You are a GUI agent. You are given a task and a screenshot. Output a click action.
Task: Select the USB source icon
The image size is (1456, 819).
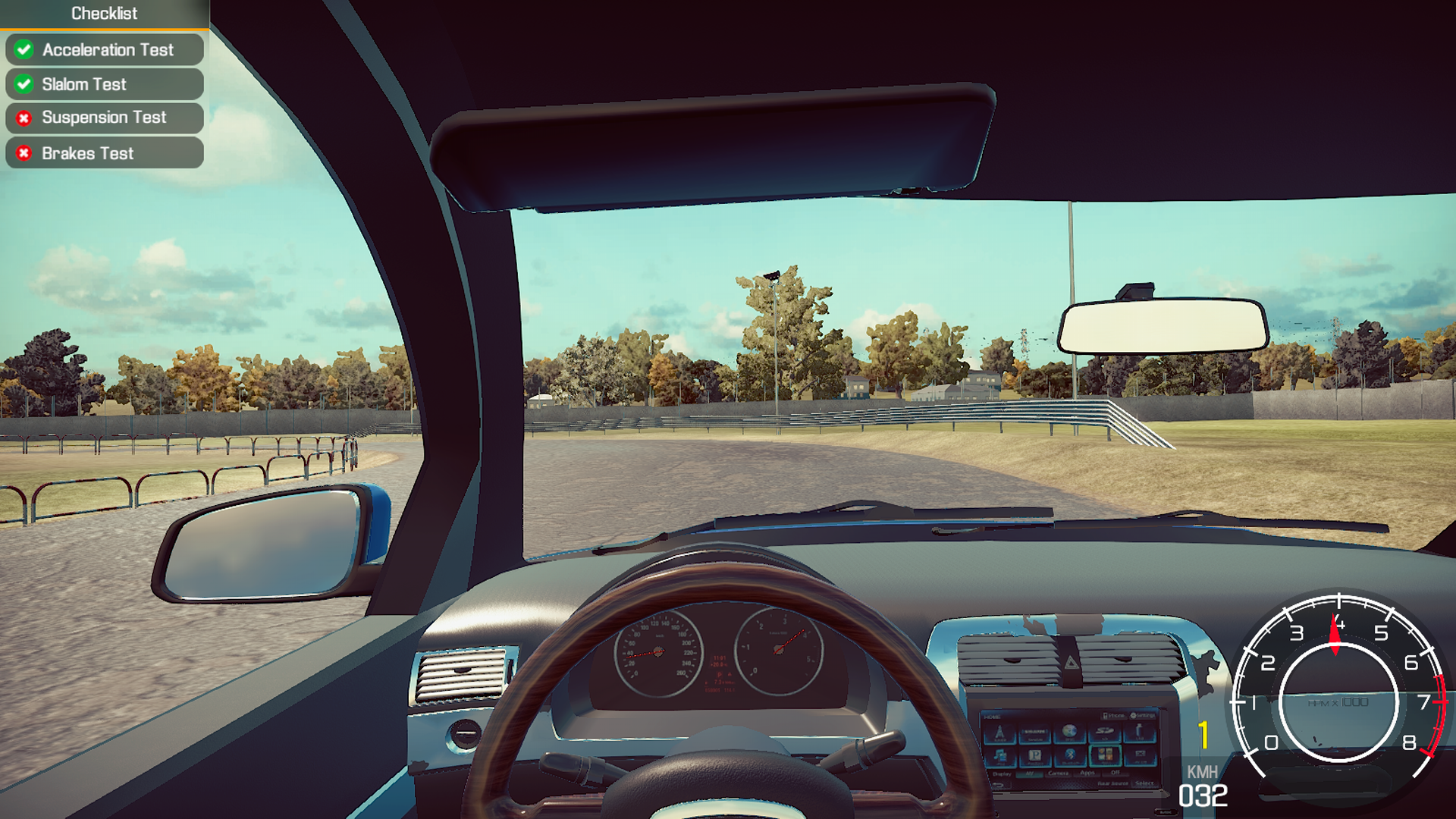tap(1138, 731)
